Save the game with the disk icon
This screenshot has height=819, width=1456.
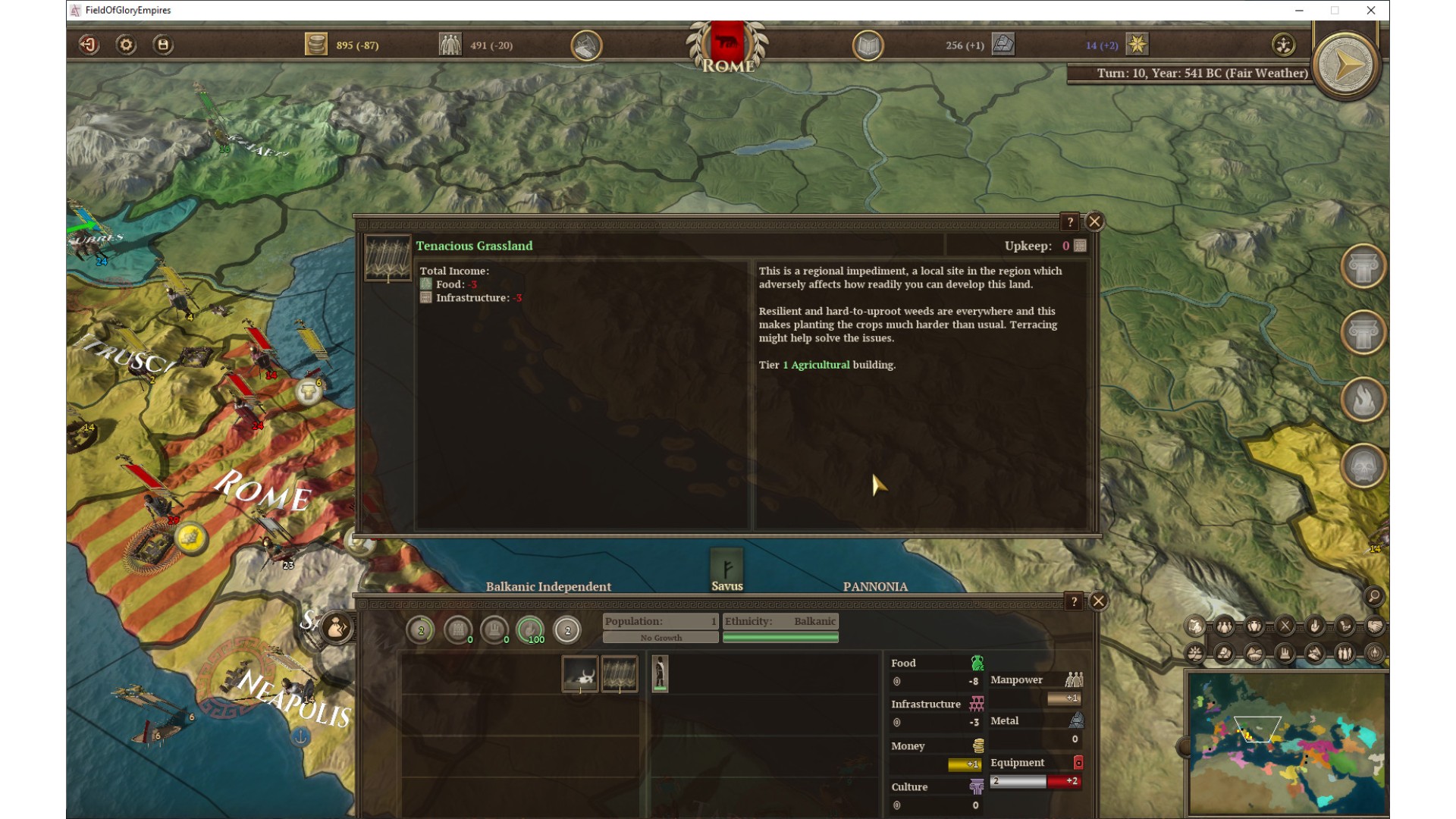point(163,45)
